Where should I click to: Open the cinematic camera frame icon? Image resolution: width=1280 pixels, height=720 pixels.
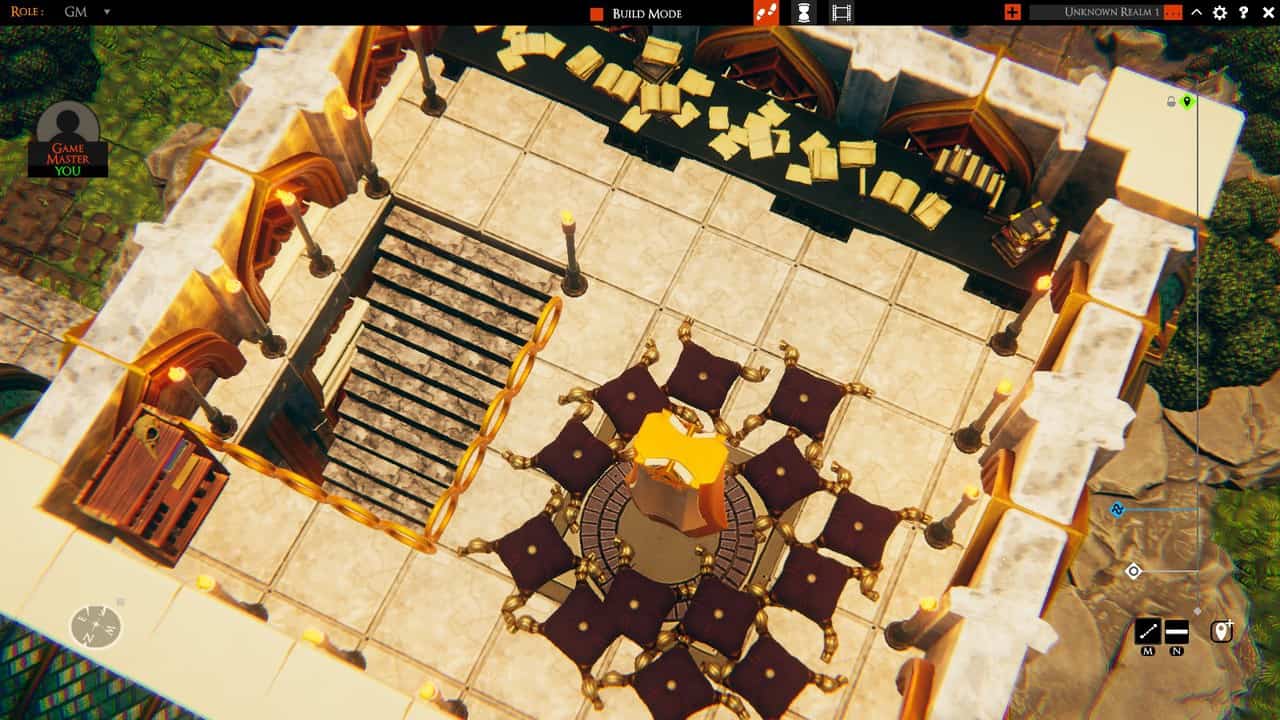point(841,13)
